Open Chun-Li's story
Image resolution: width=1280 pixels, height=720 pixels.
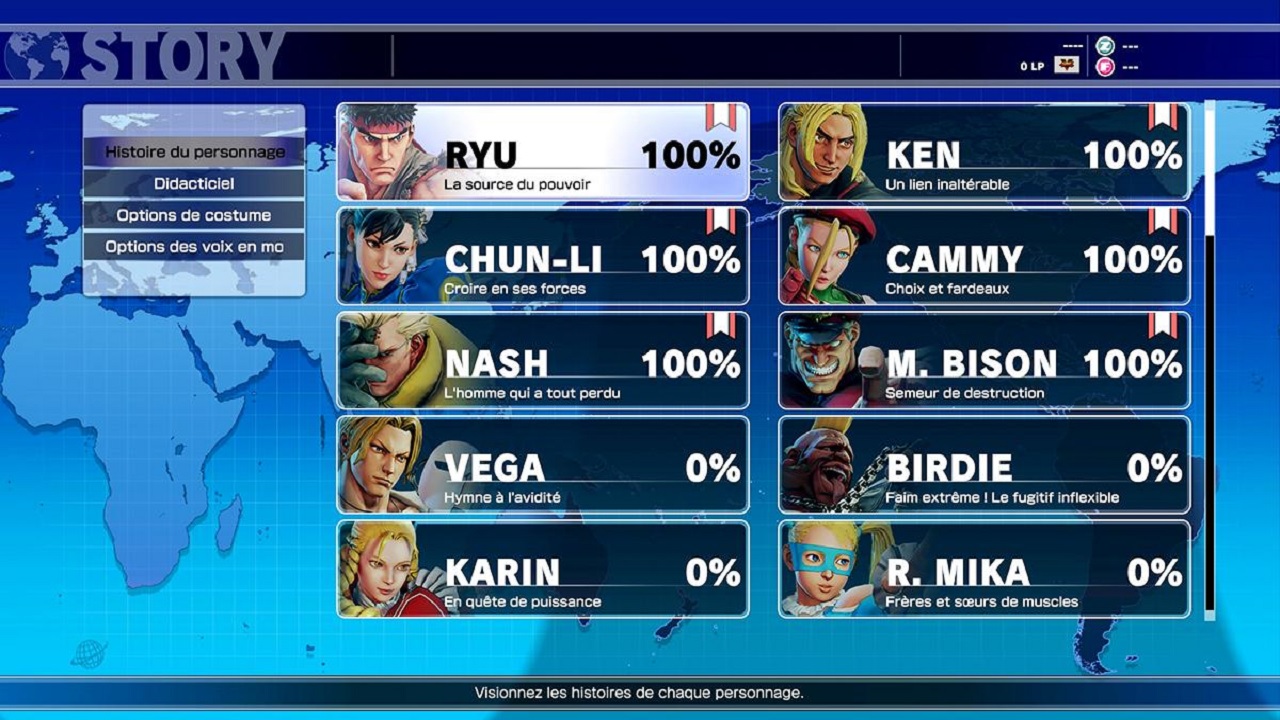tap(543, 256)
